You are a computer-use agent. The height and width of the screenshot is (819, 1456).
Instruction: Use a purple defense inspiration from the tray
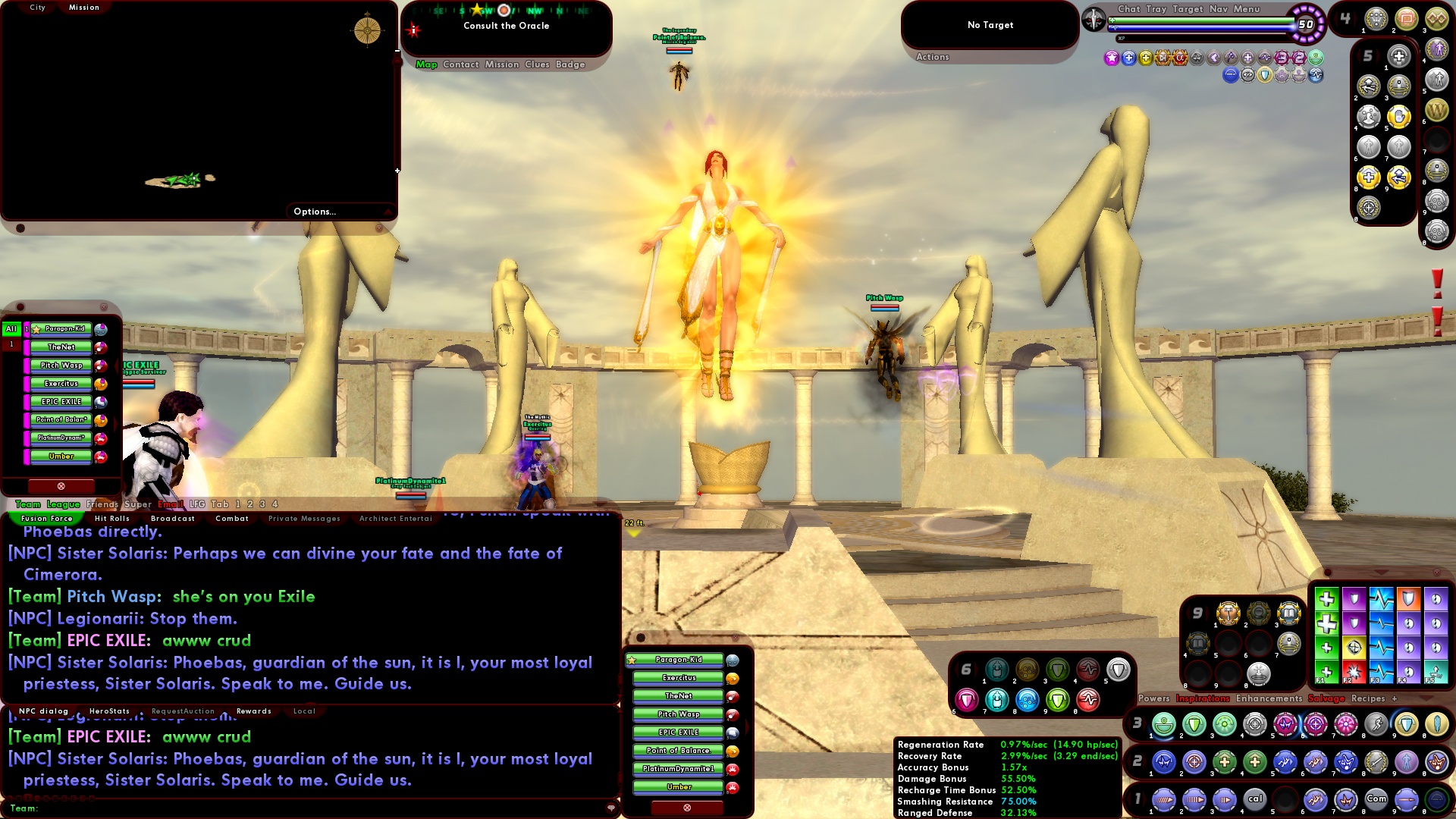pyautogui.click(x=1354, y=599)
